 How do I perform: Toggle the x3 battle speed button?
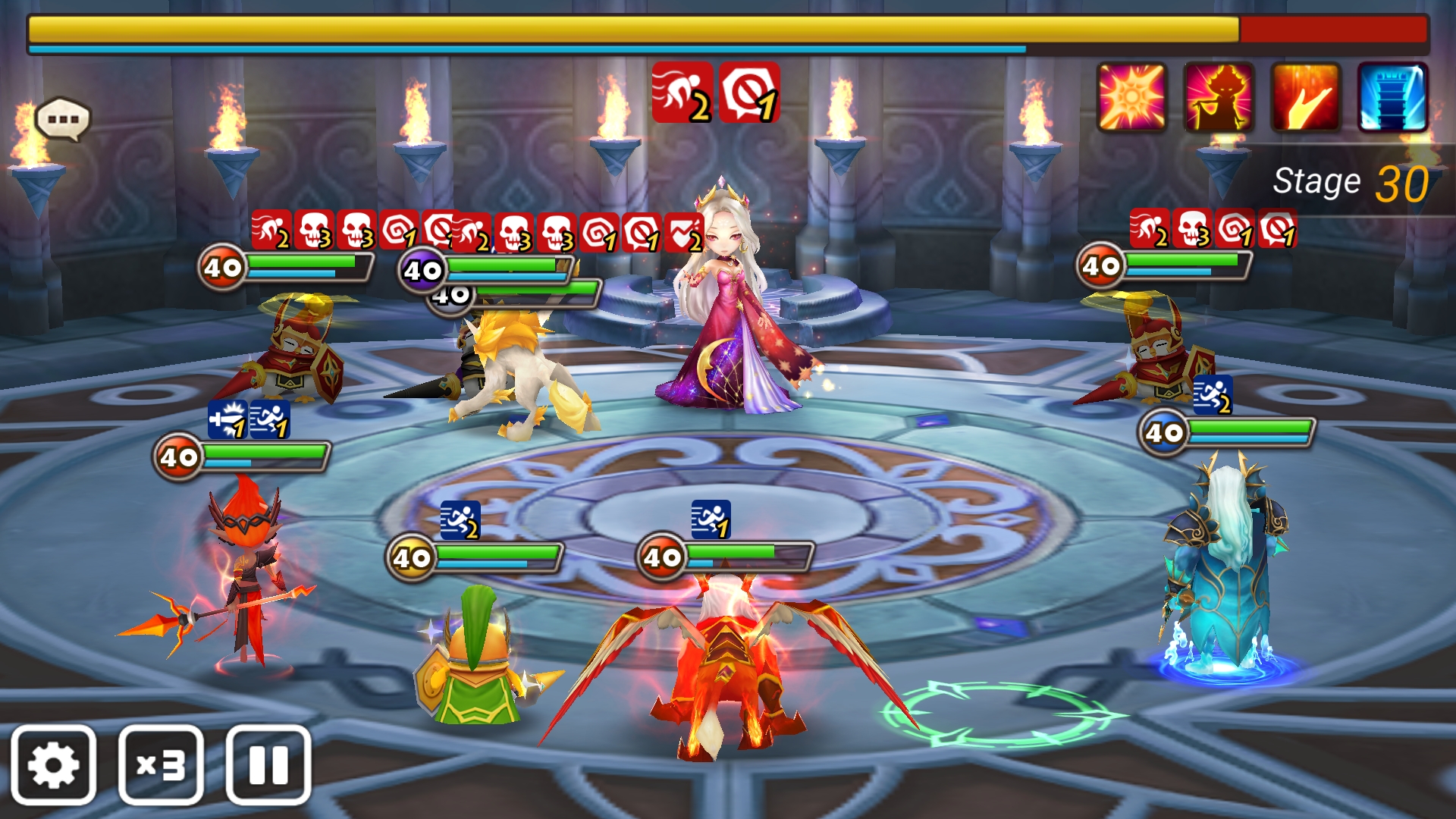[x=161, y=764]
